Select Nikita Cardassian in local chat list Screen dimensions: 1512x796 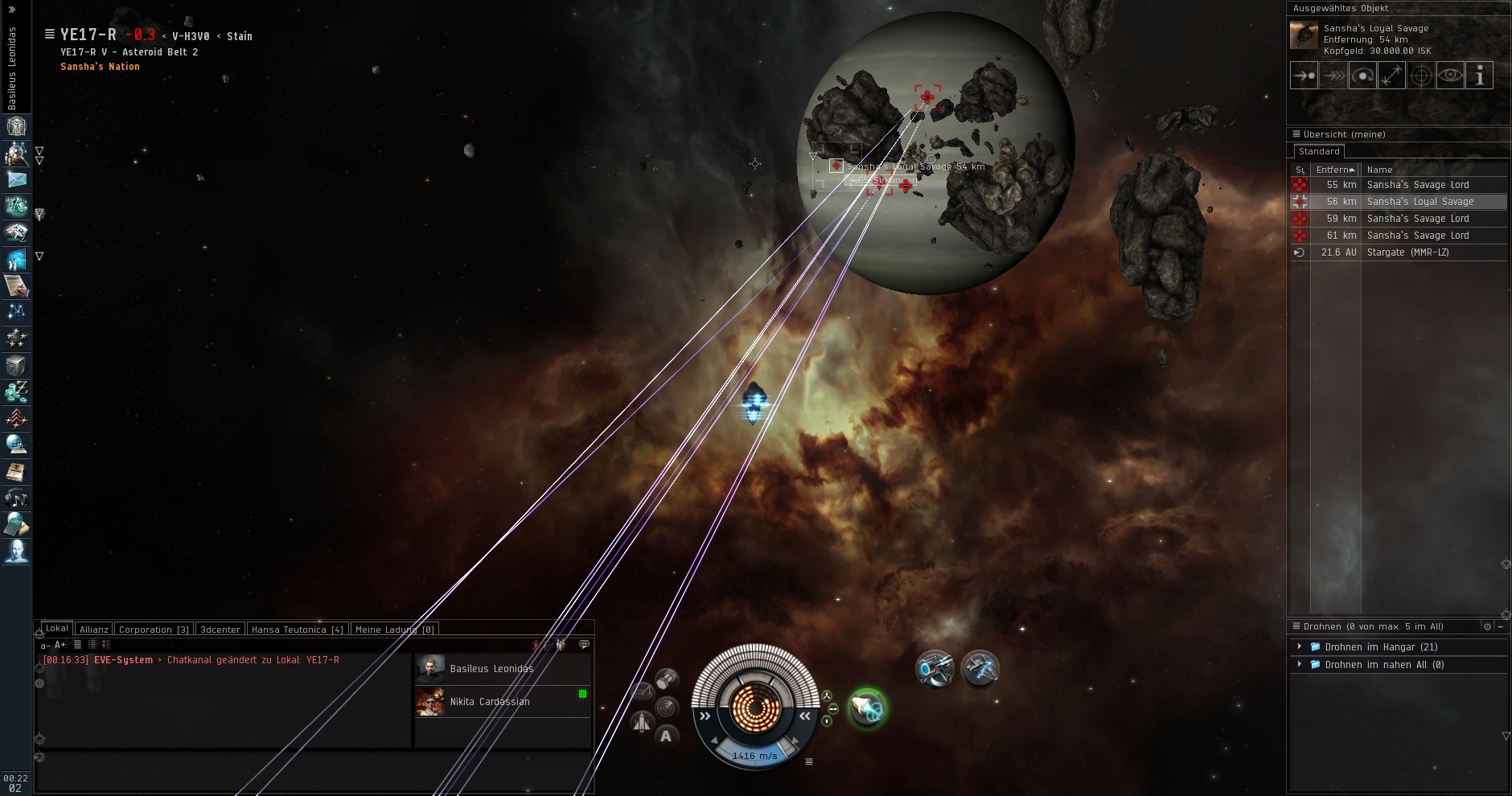coord(490,702)
